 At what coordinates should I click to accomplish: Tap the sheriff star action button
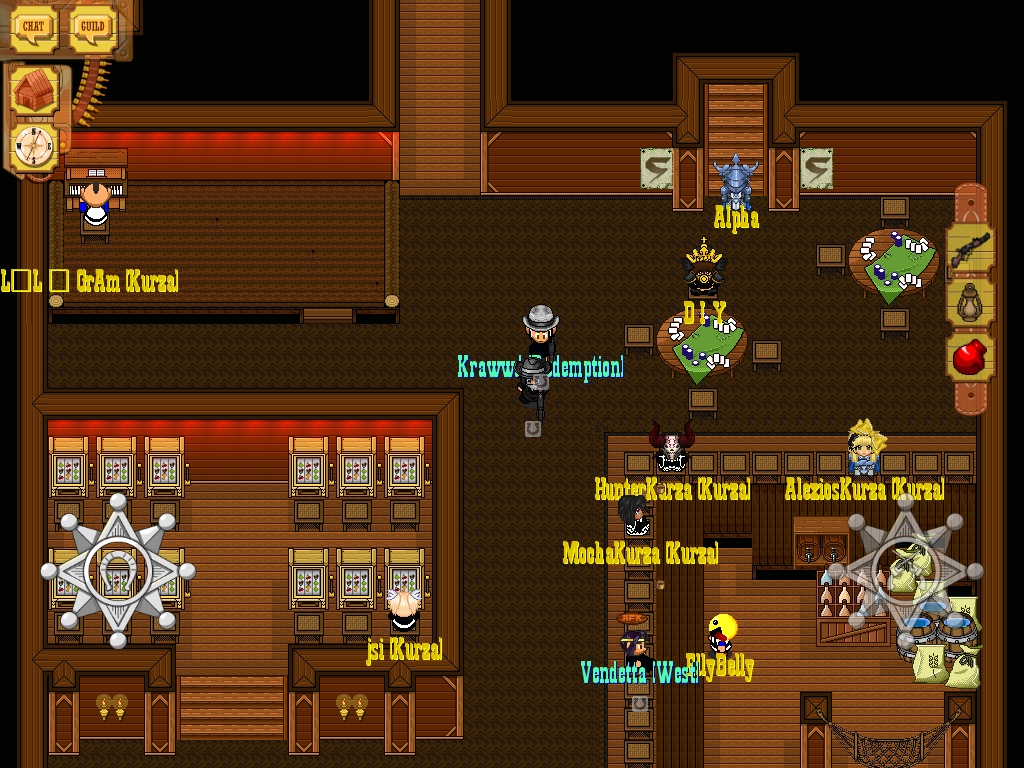click(x=905, y=571)
